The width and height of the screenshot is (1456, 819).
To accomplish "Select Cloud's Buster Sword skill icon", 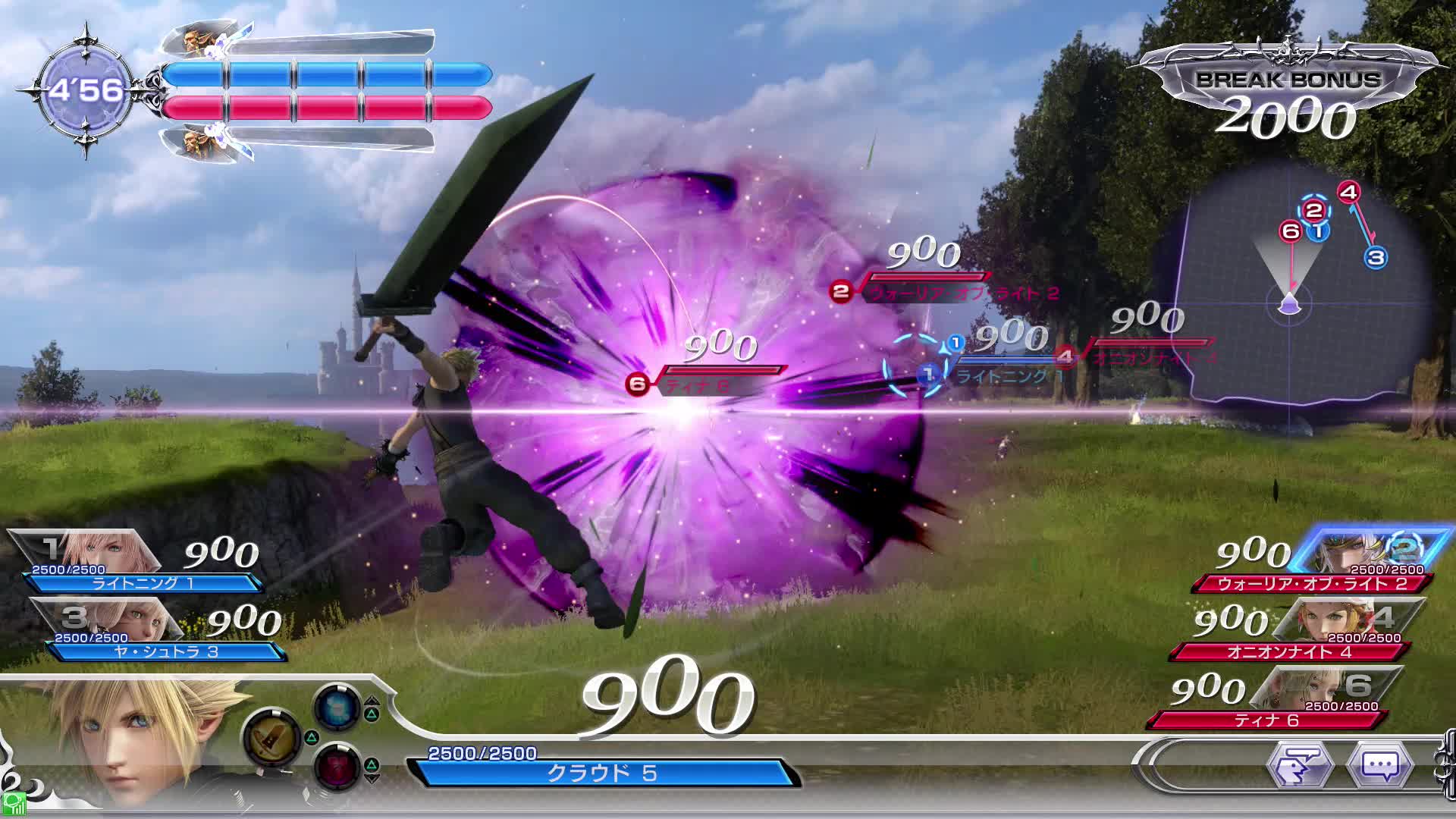I will pos(272,736).
